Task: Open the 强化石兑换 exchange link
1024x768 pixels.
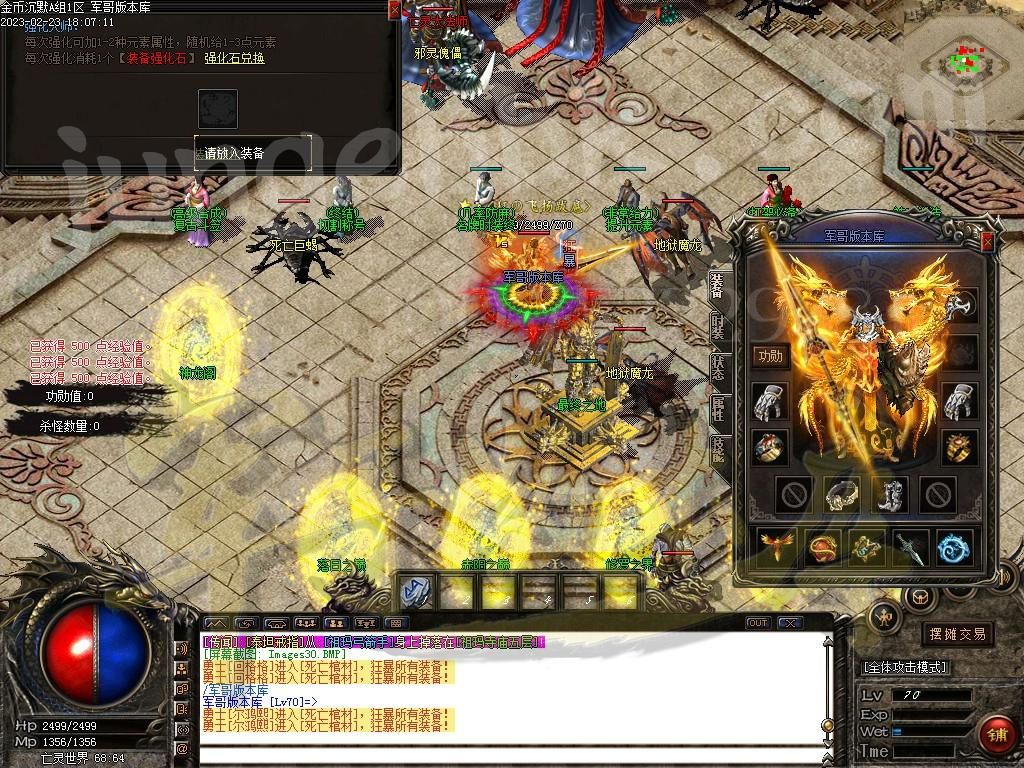Action: [x=234, y=59]
